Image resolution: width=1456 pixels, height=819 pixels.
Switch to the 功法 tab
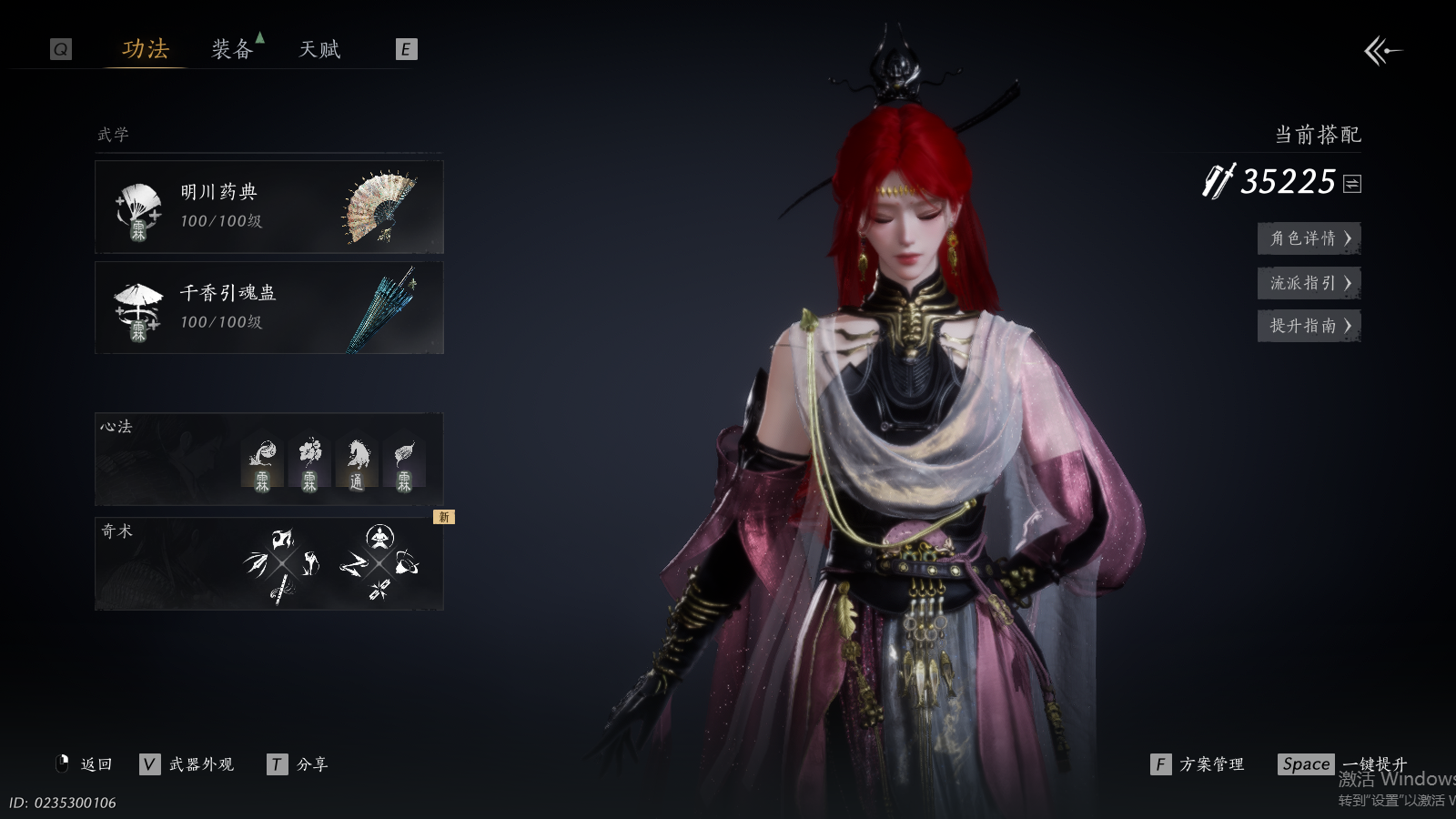click(146, 49)
